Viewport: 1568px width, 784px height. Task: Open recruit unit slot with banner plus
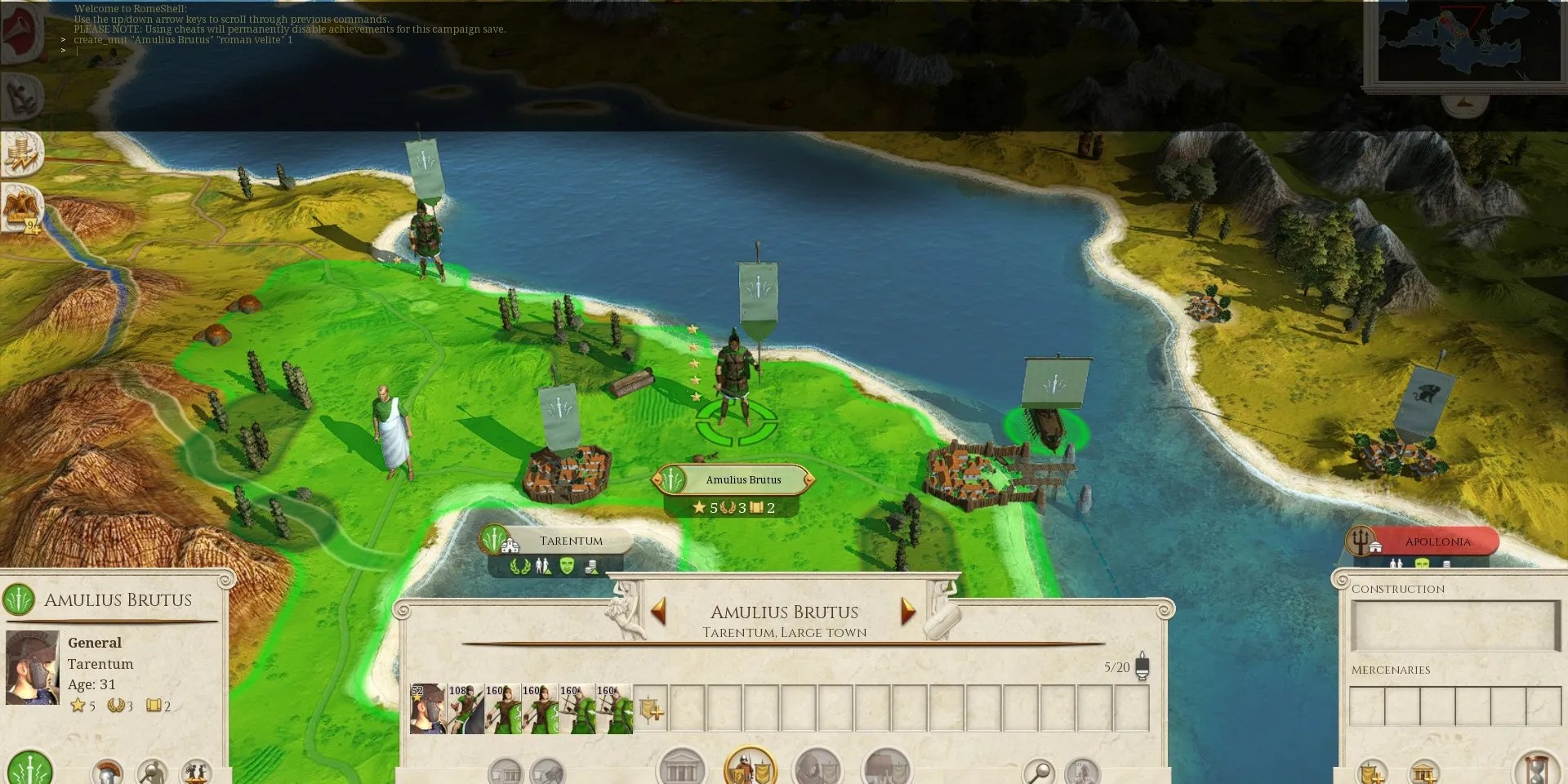[x=651, y=709]
